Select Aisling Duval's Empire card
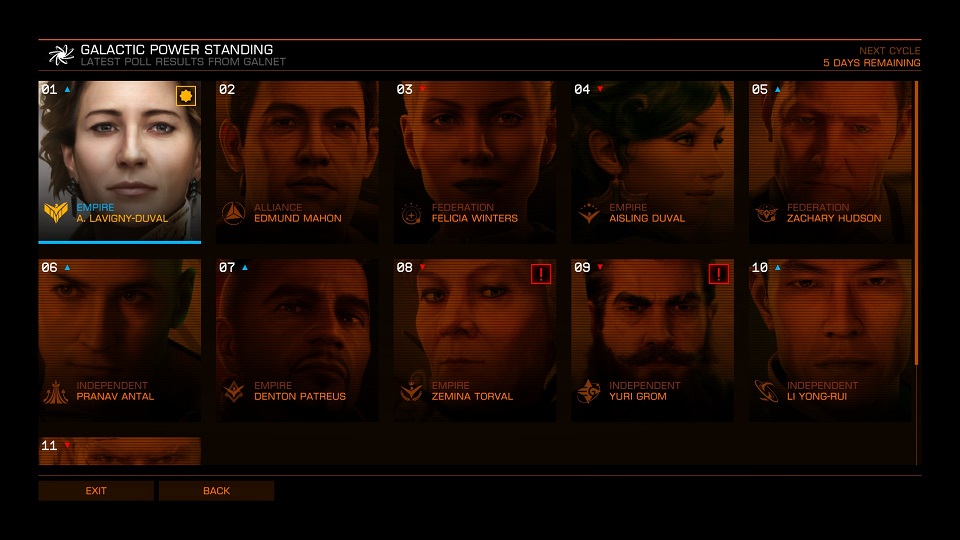 point(652,160)
